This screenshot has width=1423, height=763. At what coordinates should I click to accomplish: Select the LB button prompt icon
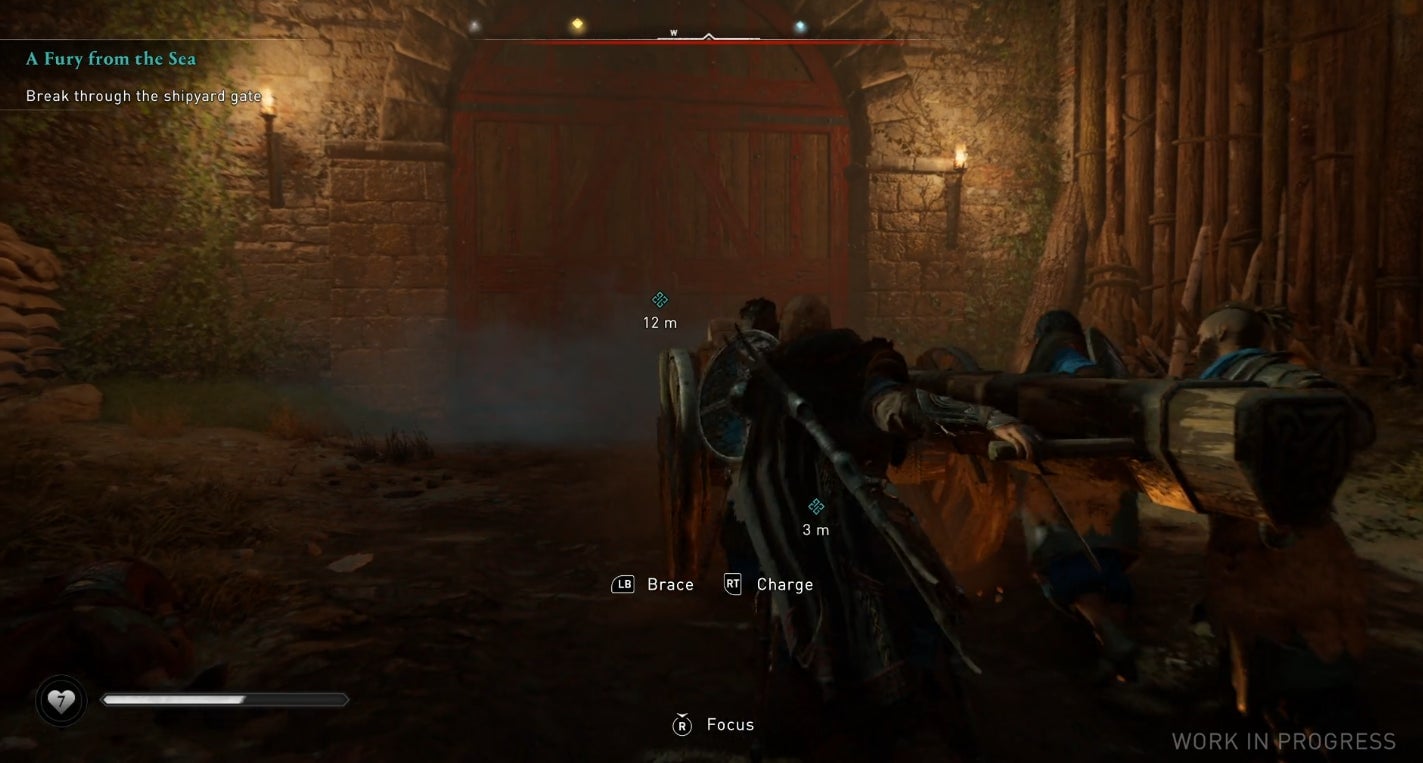click(621, 584)
